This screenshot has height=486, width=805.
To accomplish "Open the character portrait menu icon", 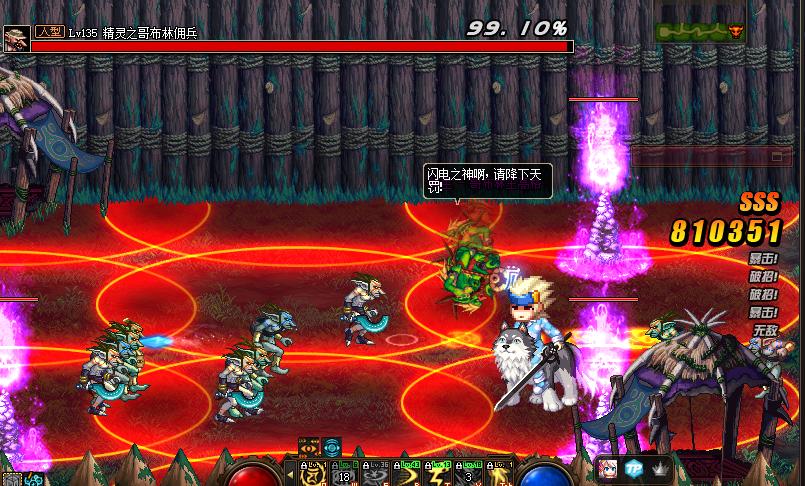I will pyautogui.click(x=606, y=469).
